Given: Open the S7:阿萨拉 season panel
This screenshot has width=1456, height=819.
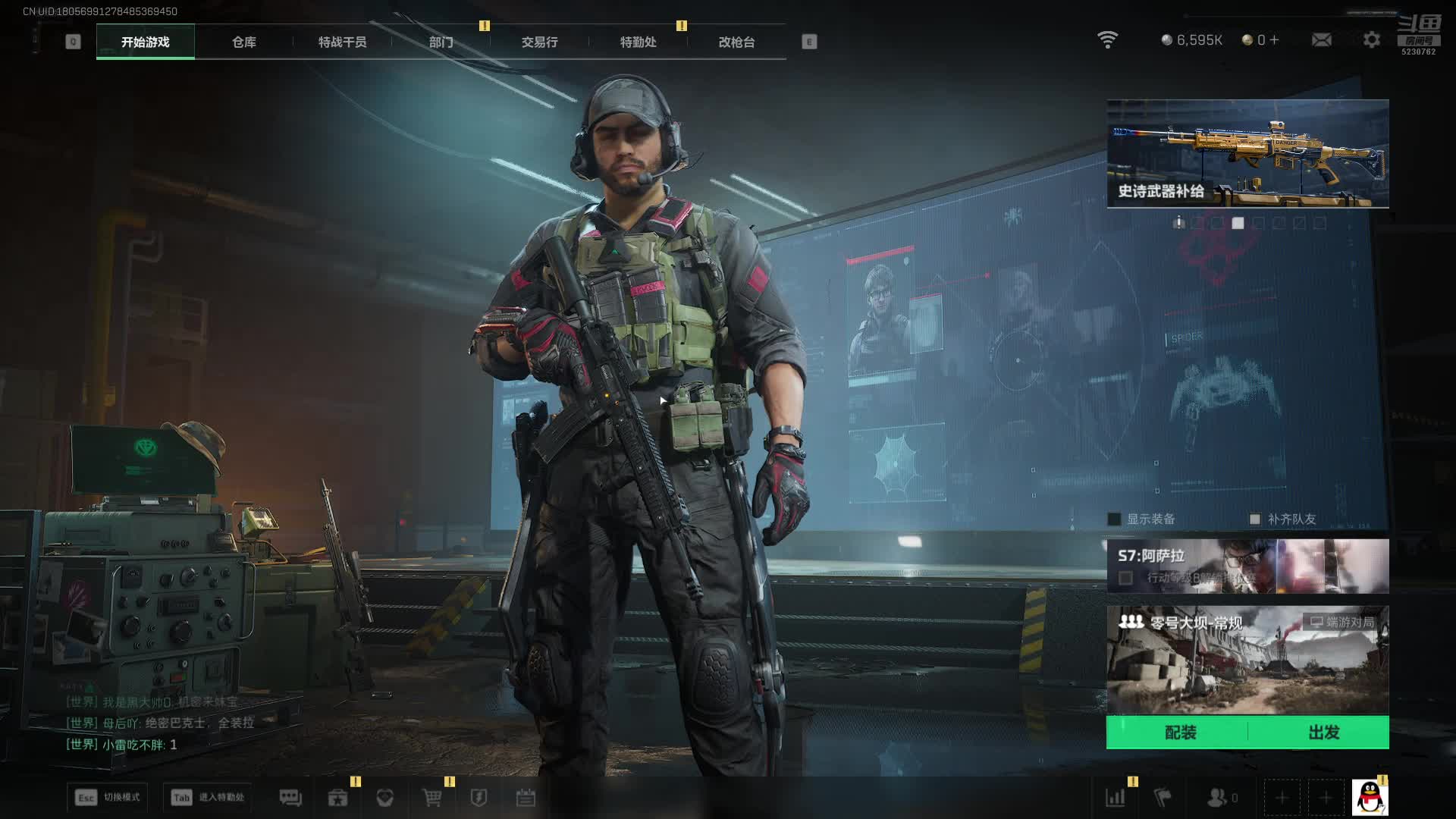Looking at the screenshot, I should pos(1247,566).
